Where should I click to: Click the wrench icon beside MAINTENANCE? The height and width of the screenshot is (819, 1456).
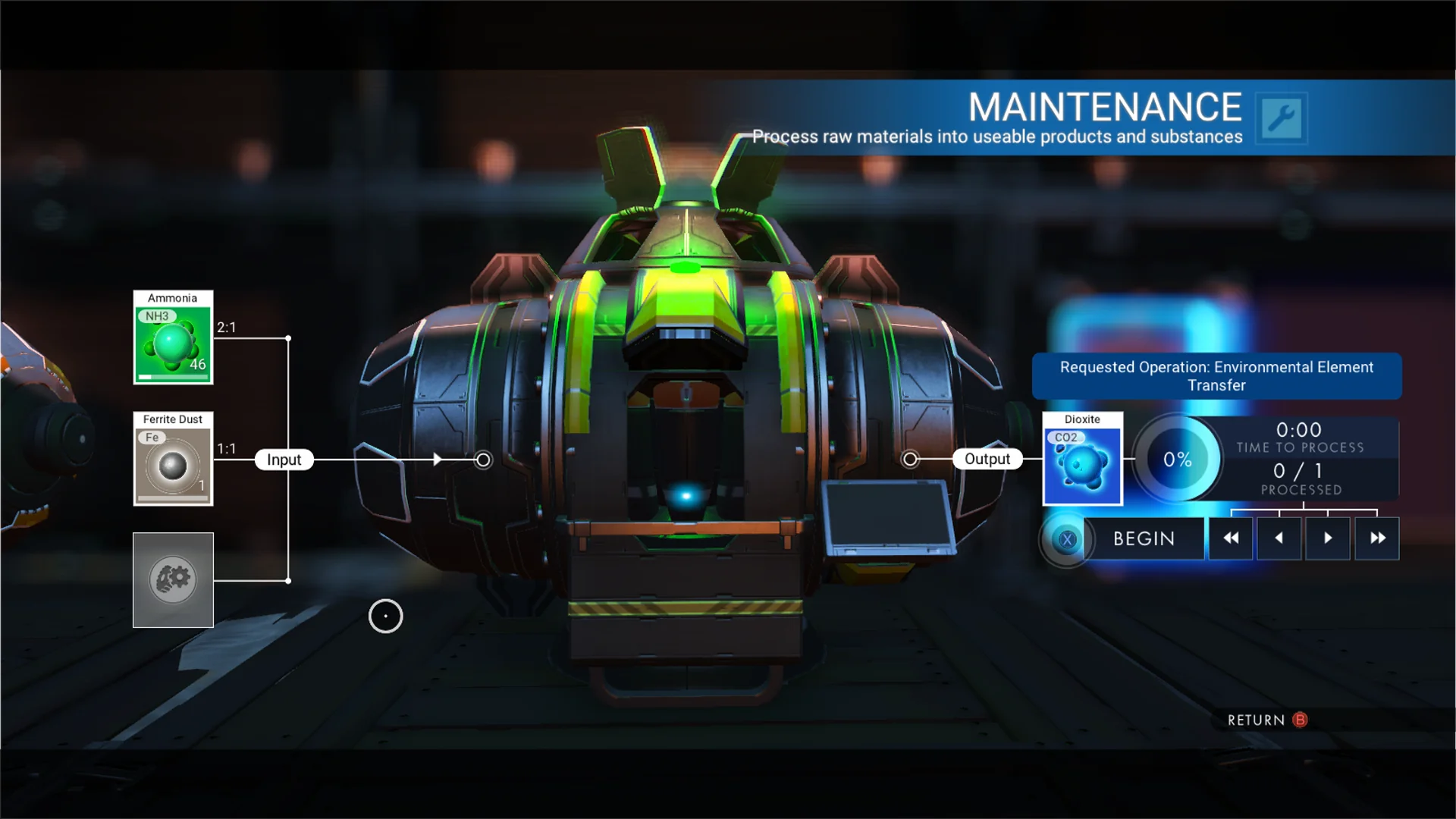[x=1282, y=119]
